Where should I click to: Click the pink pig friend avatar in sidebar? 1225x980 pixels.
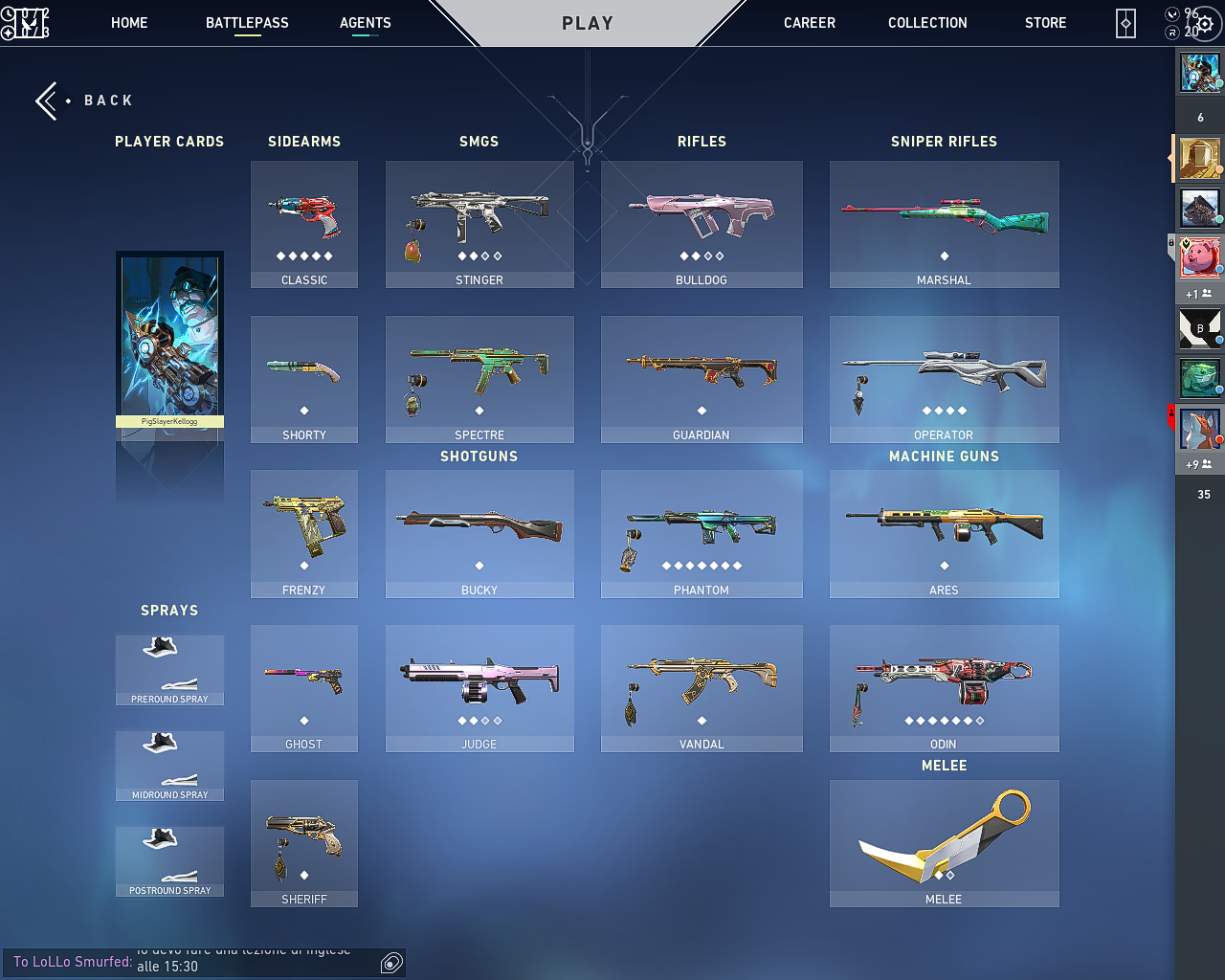(x=1199, y=258)
